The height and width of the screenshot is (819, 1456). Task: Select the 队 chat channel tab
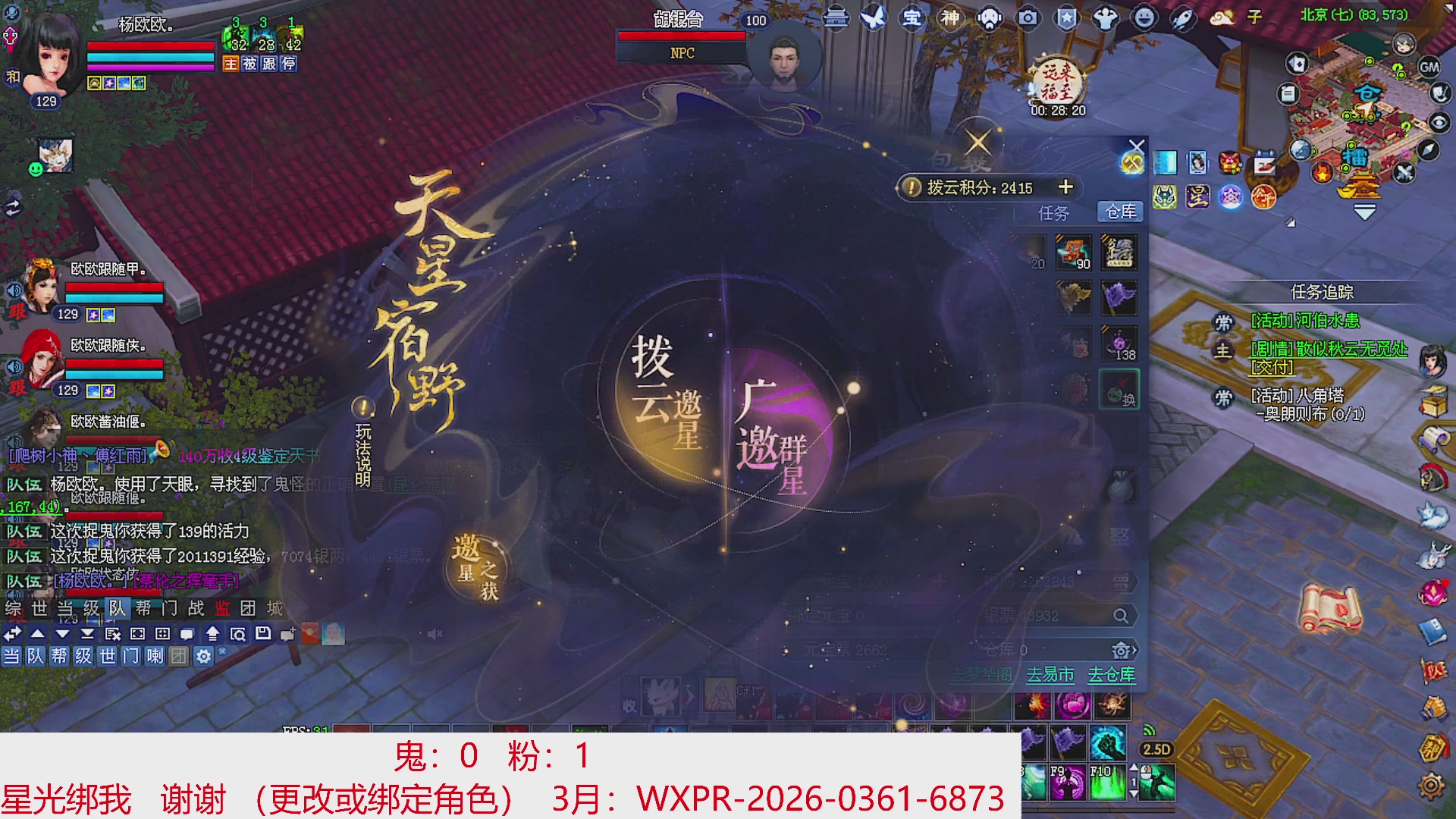(118, 608)
